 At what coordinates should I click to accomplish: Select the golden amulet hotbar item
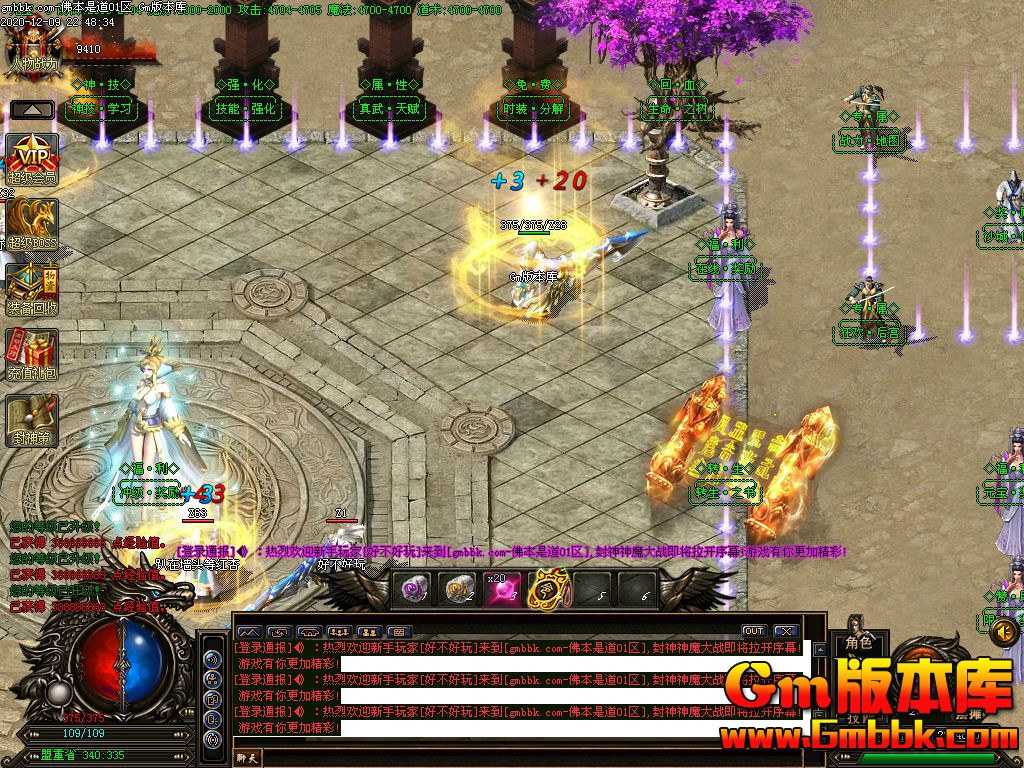pyautogui.click(x=546, y=590)
